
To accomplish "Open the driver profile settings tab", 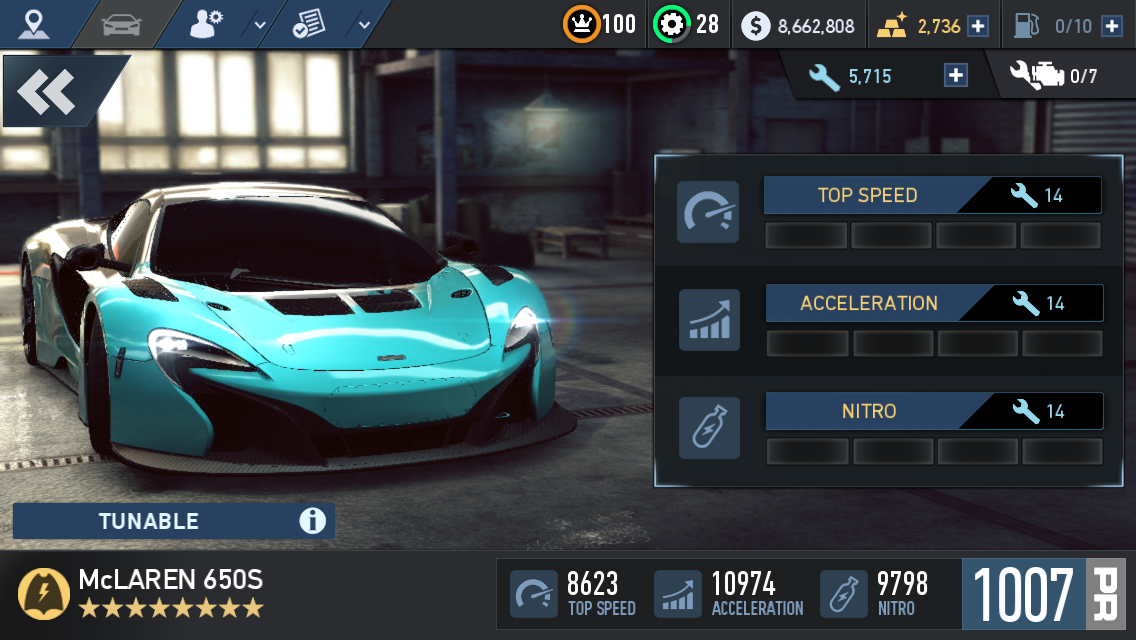I will (207, 24).
